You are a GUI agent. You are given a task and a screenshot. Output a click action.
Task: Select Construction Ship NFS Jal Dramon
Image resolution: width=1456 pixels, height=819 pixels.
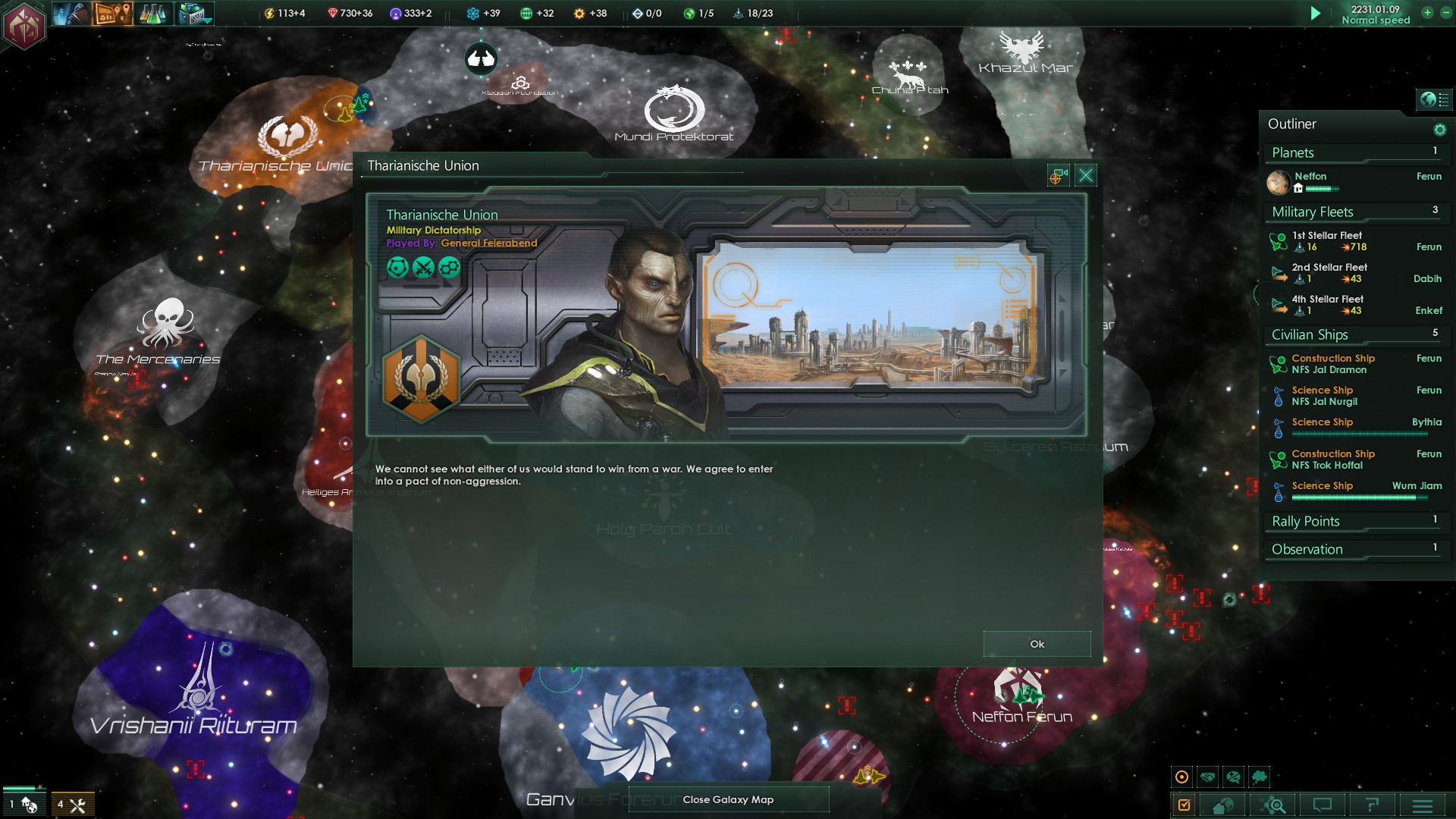(x=1332, y=364)
